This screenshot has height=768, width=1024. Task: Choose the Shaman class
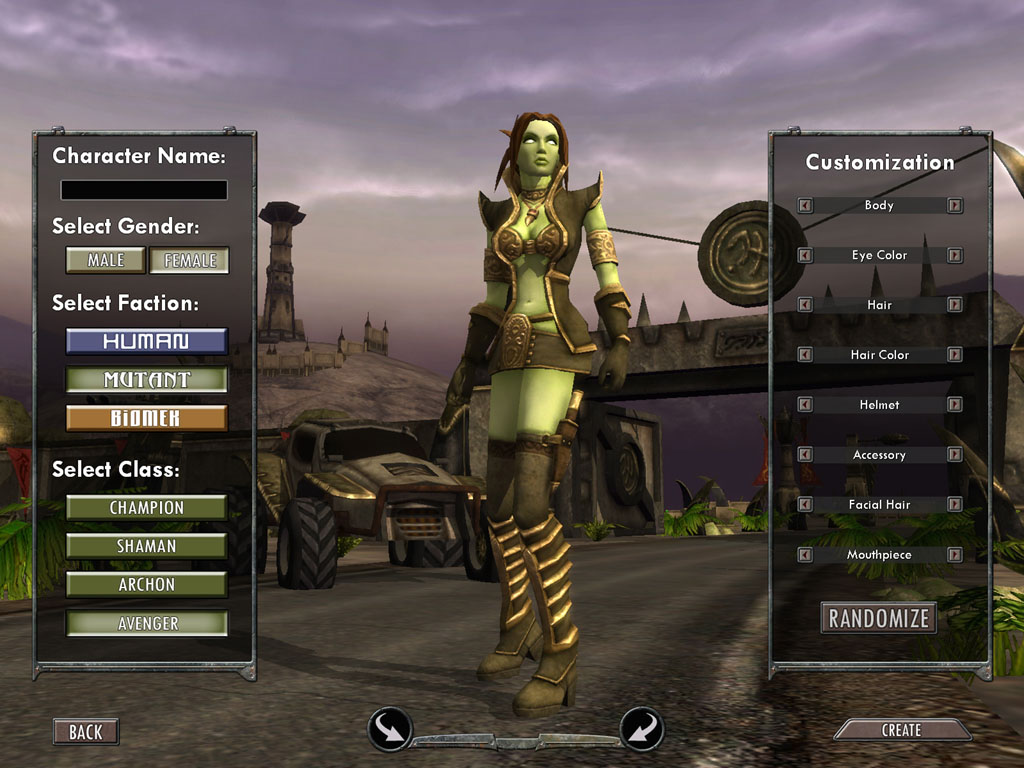(x=146, y=546)
